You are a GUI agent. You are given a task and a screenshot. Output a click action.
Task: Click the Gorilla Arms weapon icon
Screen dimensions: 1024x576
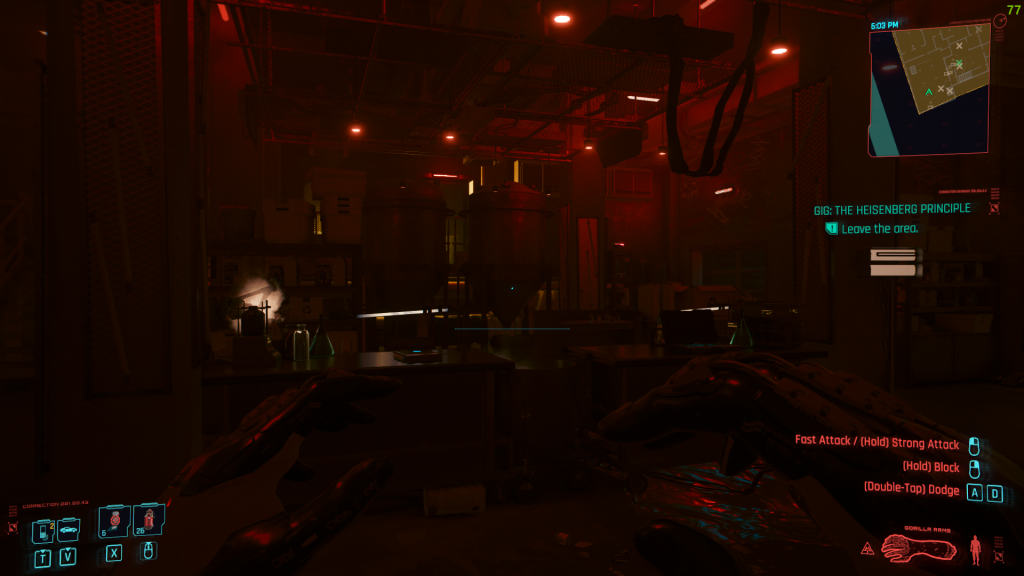920,547
